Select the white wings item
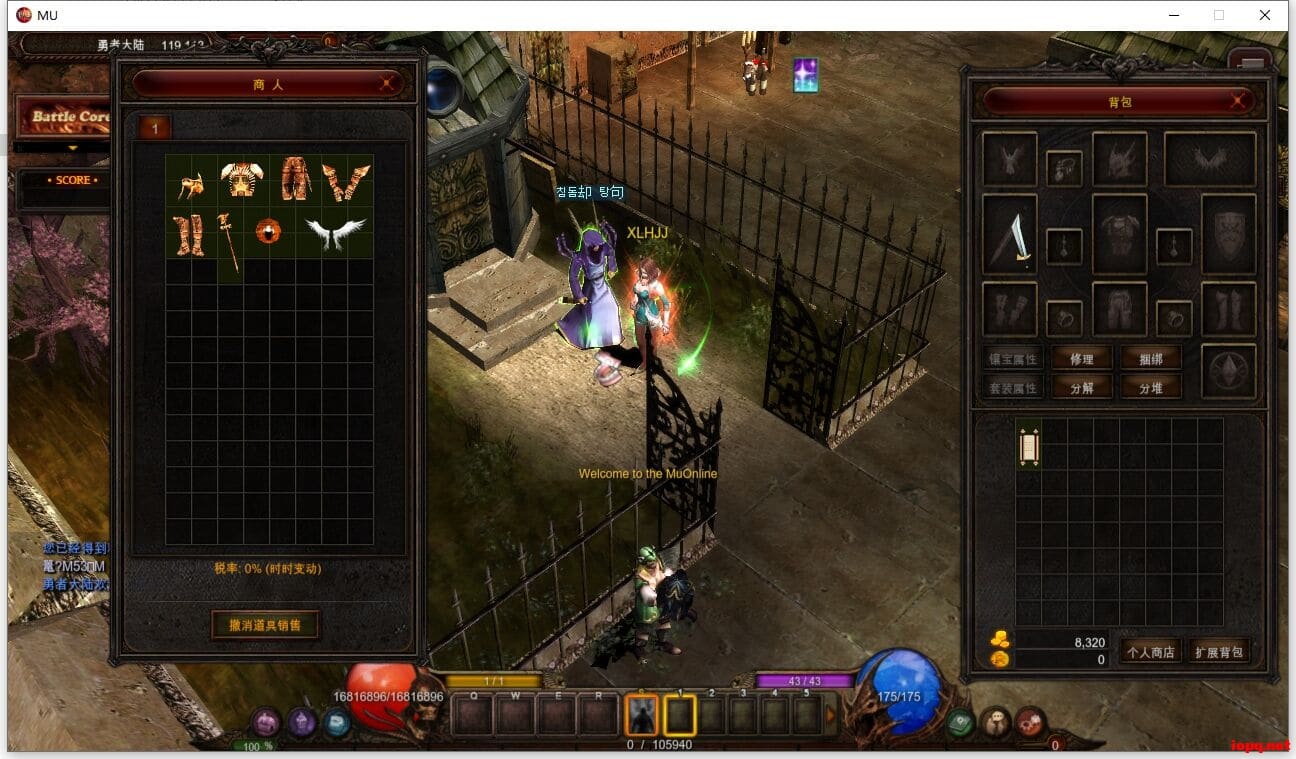1296x759 pixels. click(335, 233)
